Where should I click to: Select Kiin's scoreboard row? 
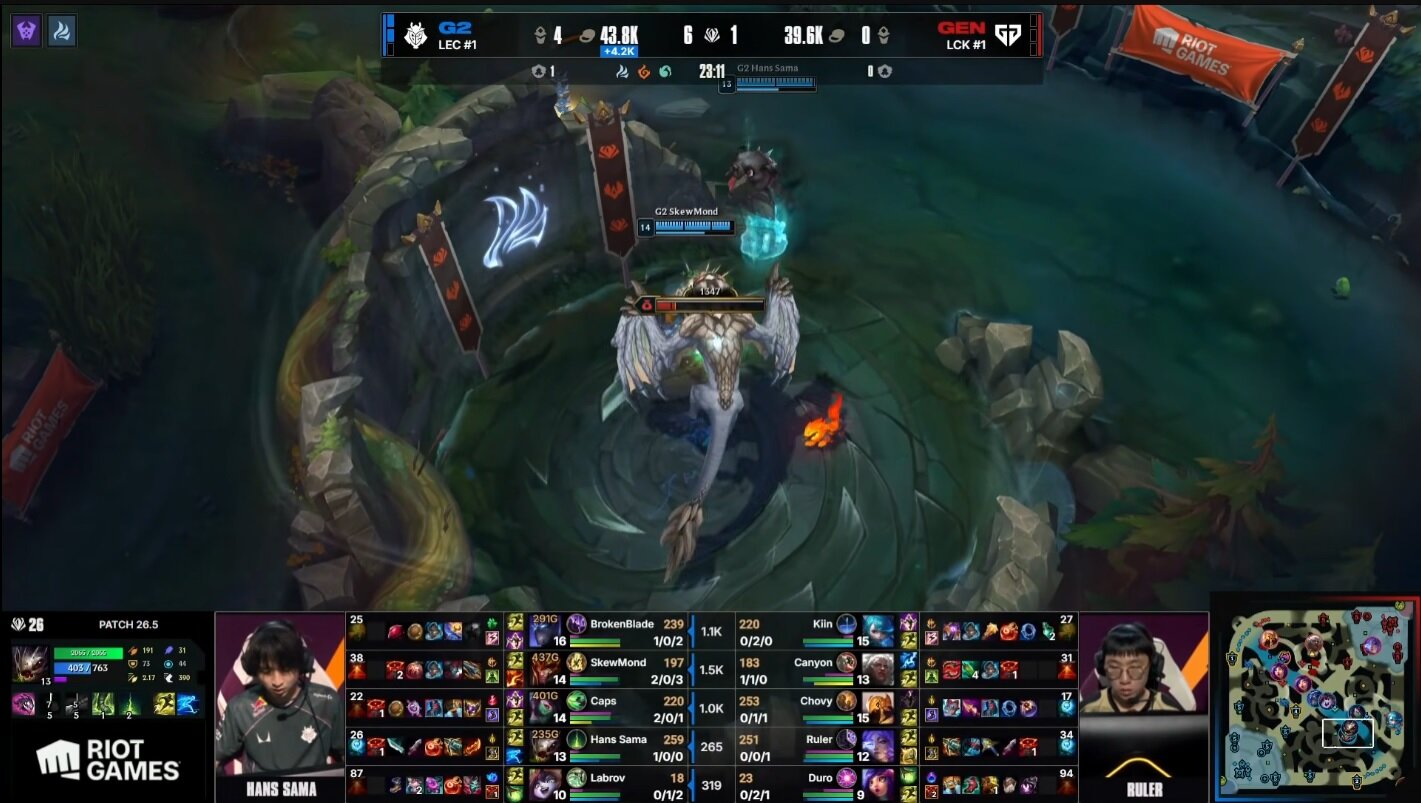pyautogui.click(x=822, y=624)
